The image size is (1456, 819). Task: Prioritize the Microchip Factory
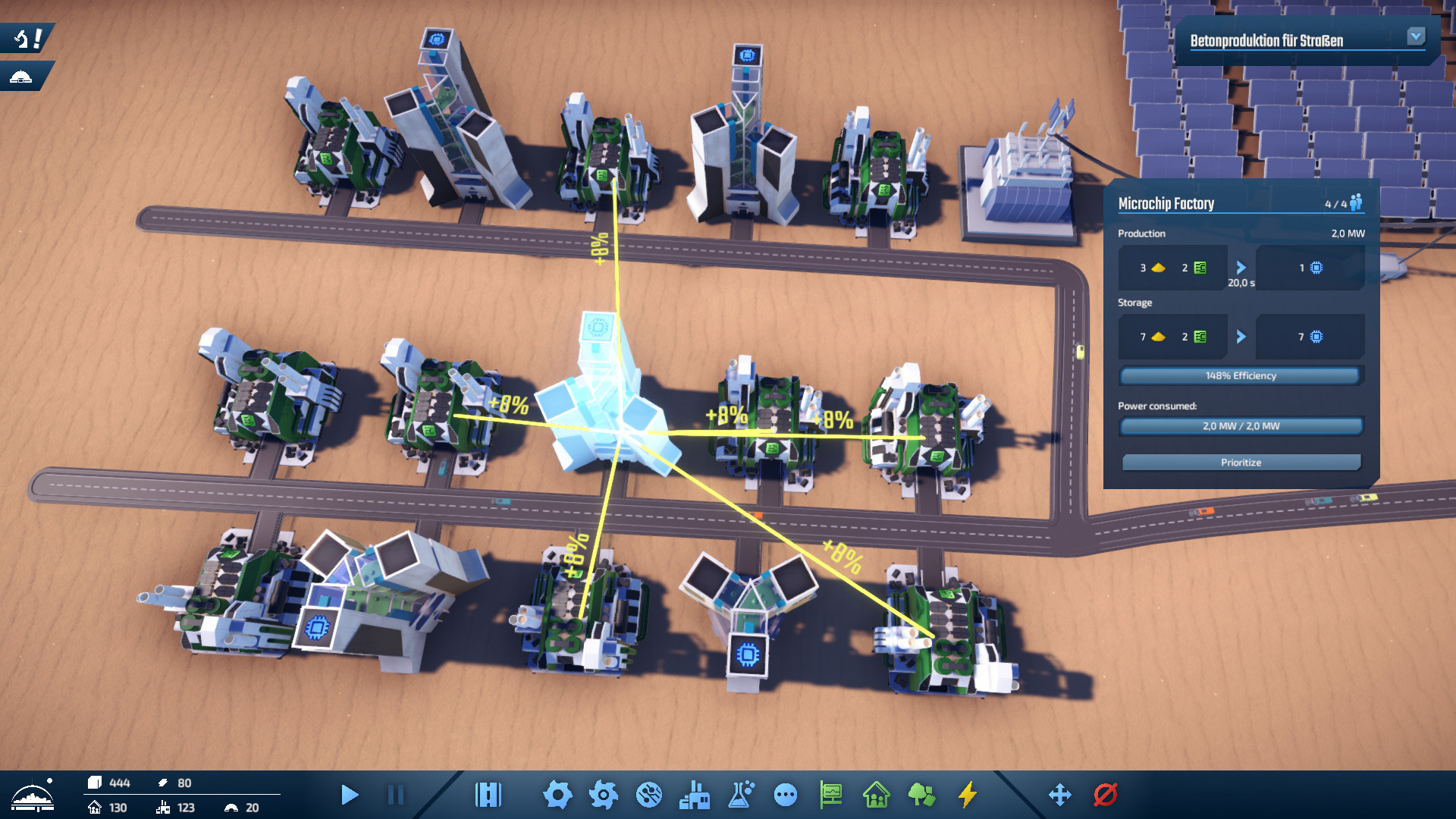point(1241,463)
